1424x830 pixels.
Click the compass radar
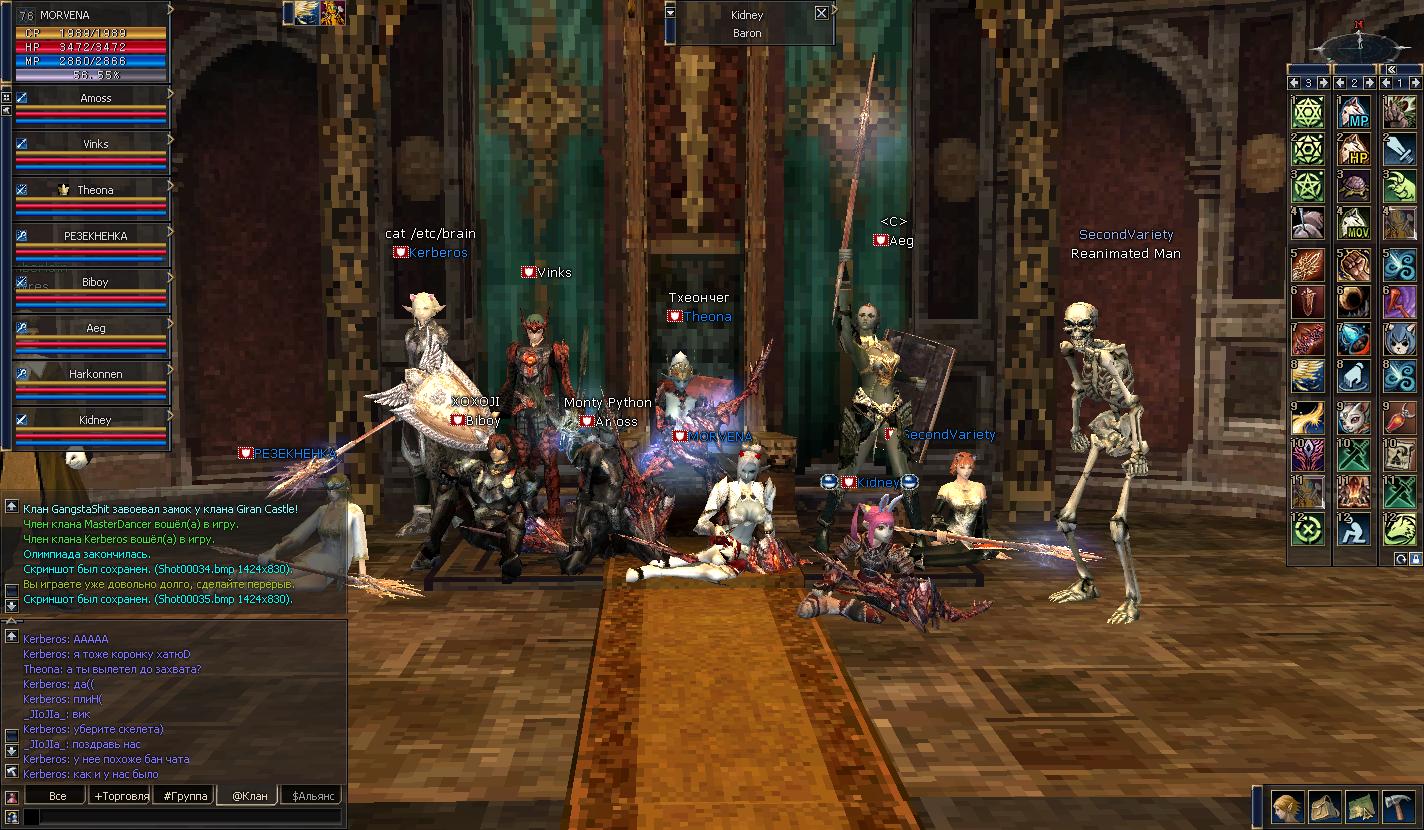tap(1358, 43)
